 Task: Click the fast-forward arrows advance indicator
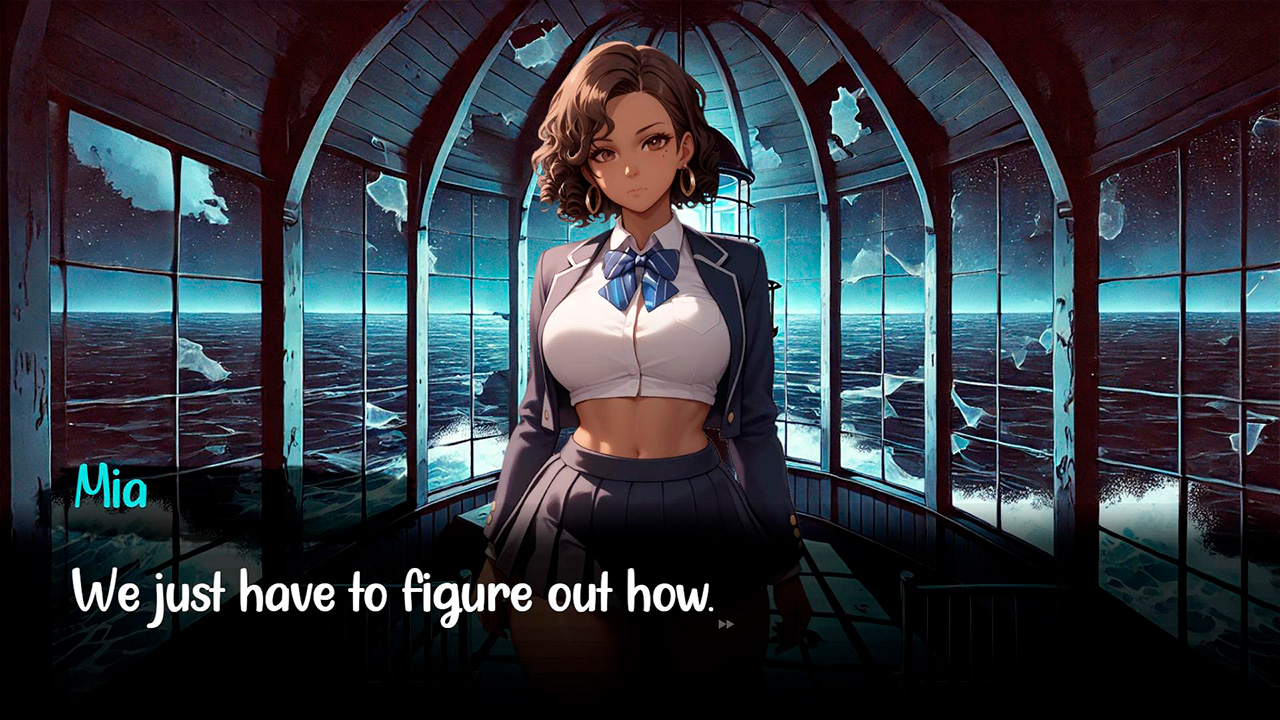727,625
